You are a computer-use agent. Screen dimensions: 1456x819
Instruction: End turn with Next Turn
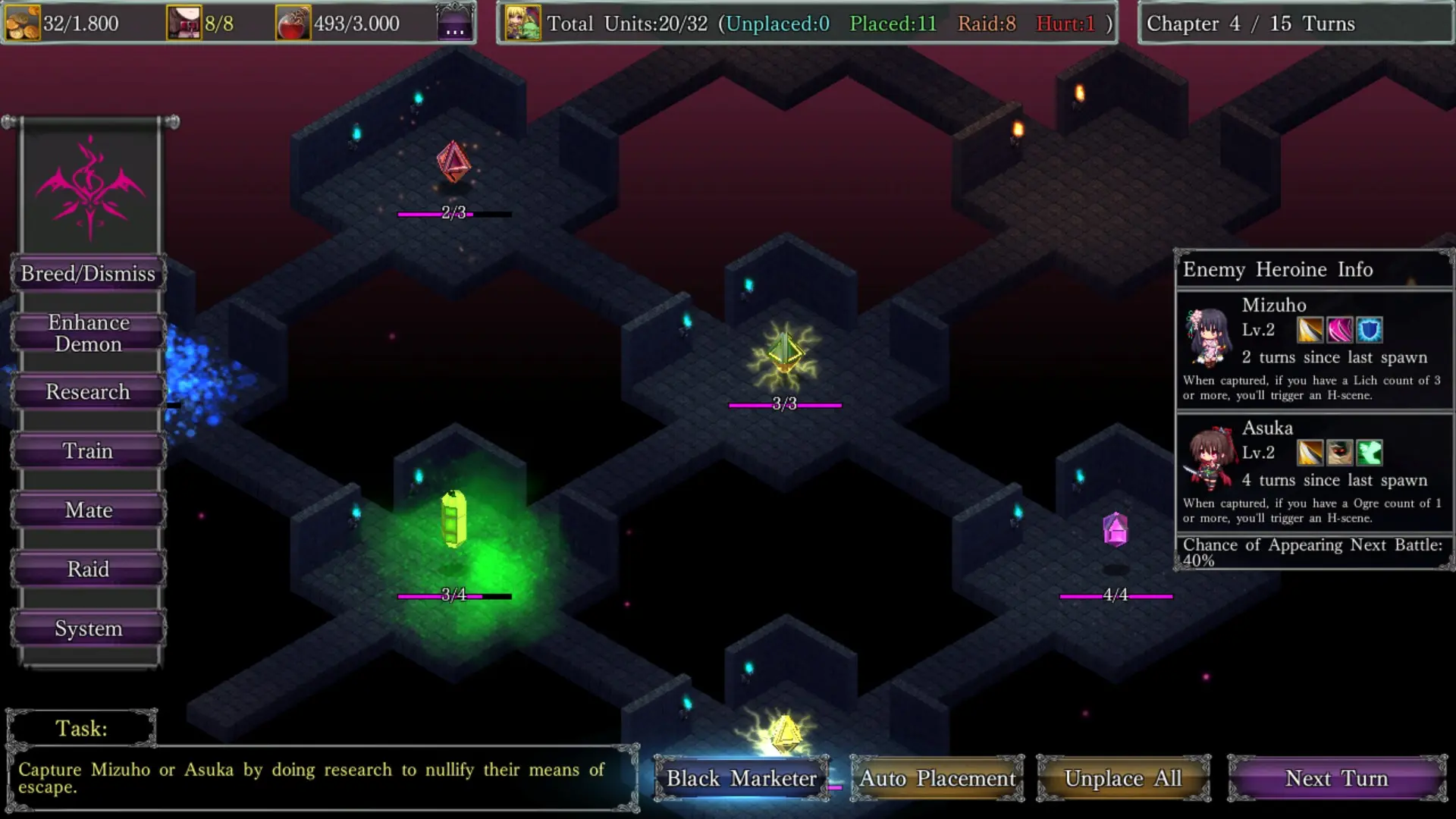click(x=1337, y=779)
